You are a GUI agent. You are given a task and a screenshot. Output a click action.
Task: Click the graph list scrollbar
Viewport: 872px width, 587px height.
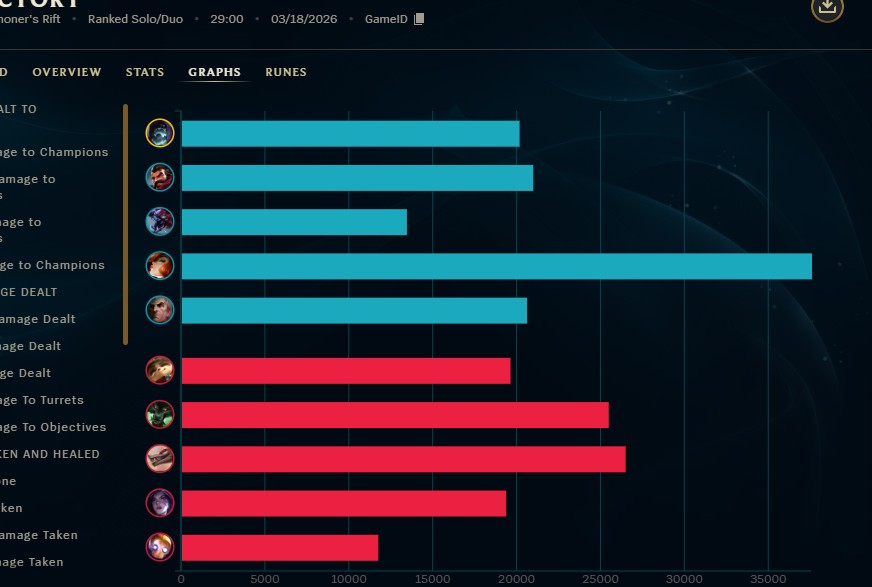(x=125, y=224)
